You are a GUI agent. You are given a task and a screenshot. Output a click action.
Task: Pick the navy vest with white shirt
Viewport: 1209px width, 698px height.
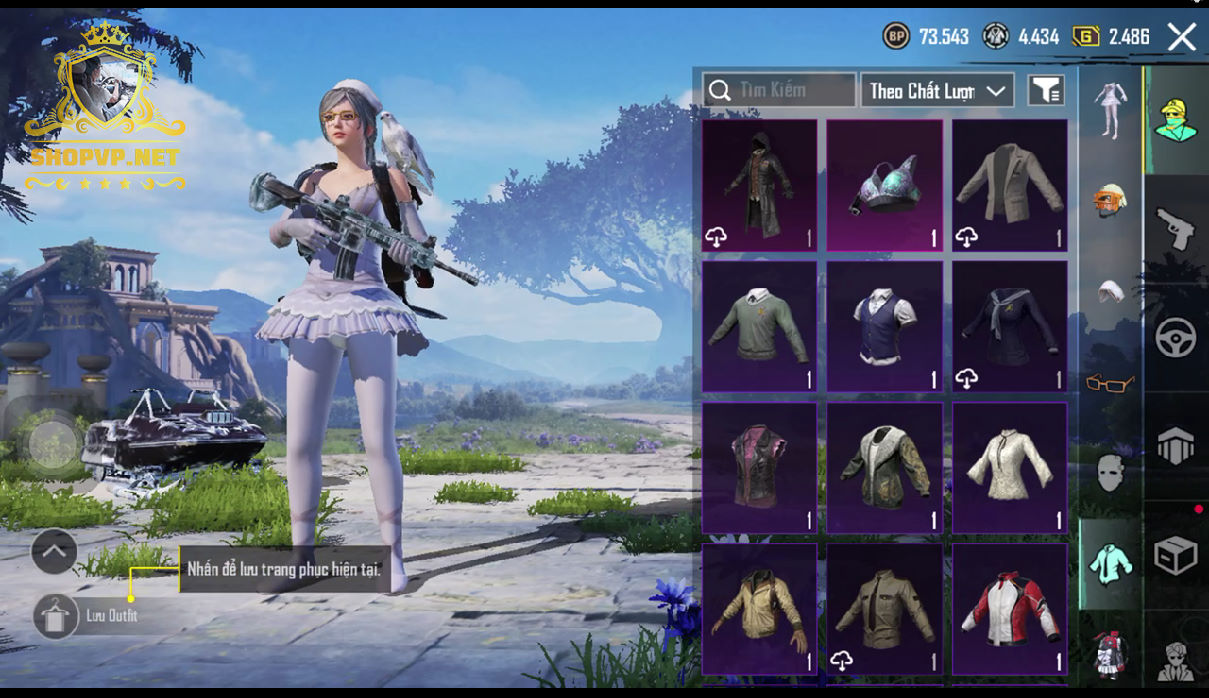tap(884, 327)
